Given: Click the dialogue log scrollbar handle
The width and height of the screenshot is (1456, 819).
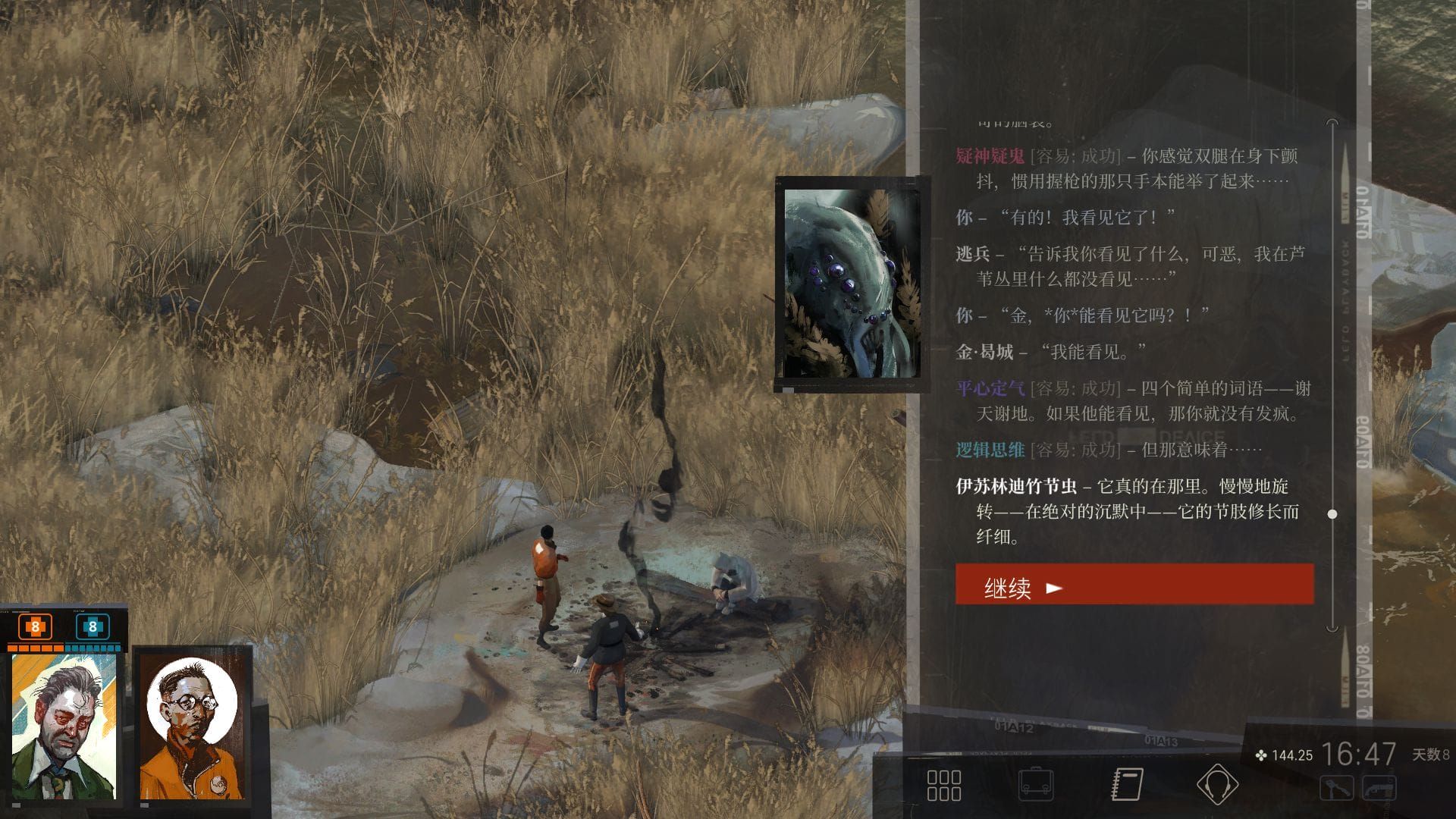Looking at the screenshot, I should (1332, 514).
